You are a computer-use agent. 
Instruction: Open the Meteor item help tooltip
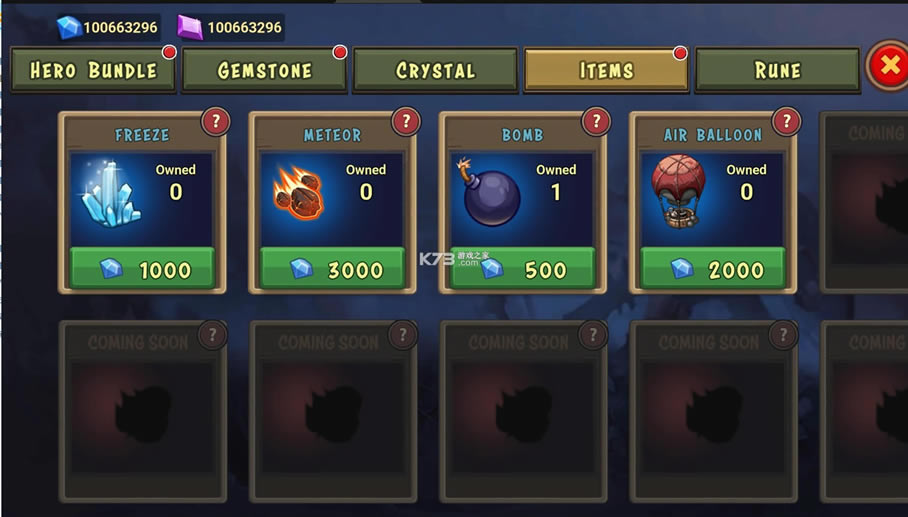click(406, 122)
